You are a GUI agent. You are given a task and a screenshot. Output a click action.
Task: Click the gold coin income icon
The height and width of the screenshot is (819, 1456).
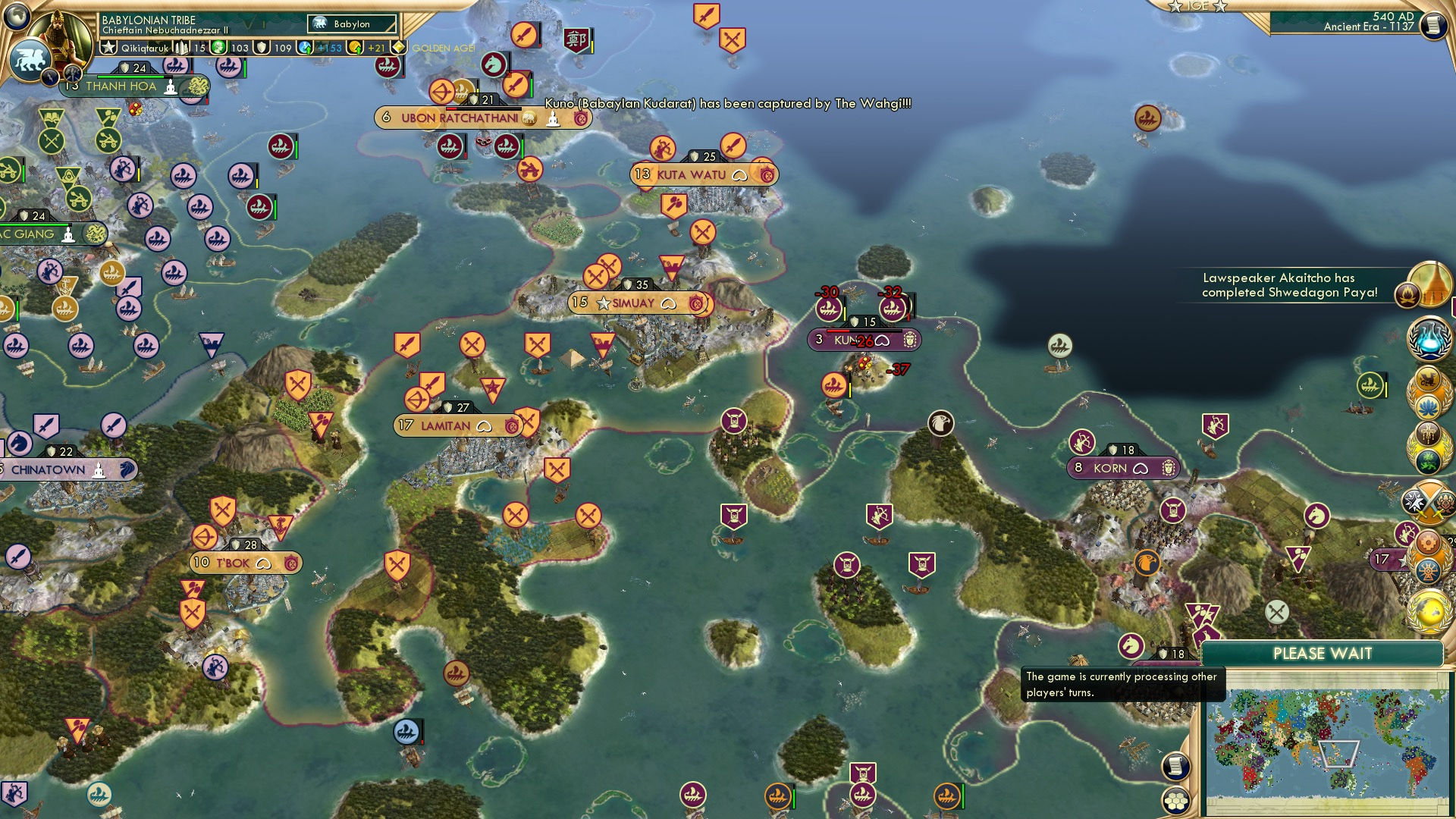click(x=355, y=48)
